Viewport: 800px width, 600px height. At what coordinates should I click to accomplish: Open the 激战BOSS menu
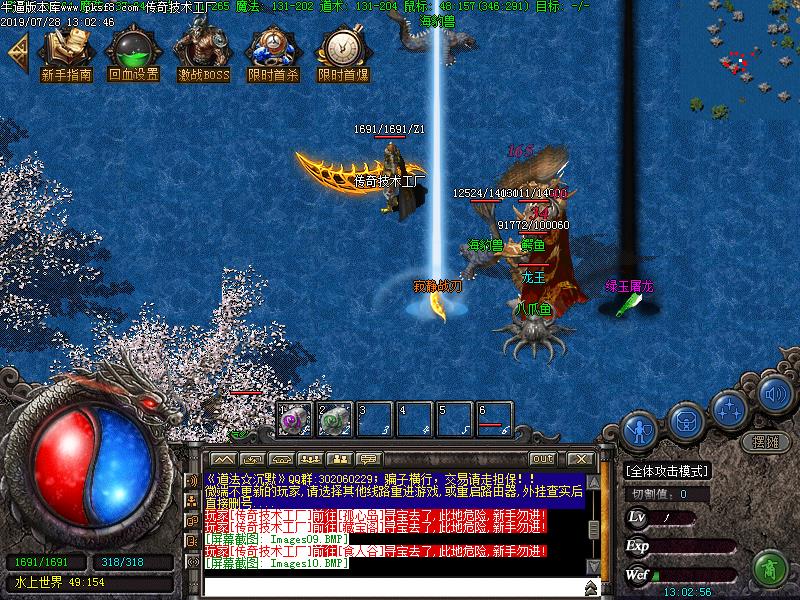[x=203, y=55]
